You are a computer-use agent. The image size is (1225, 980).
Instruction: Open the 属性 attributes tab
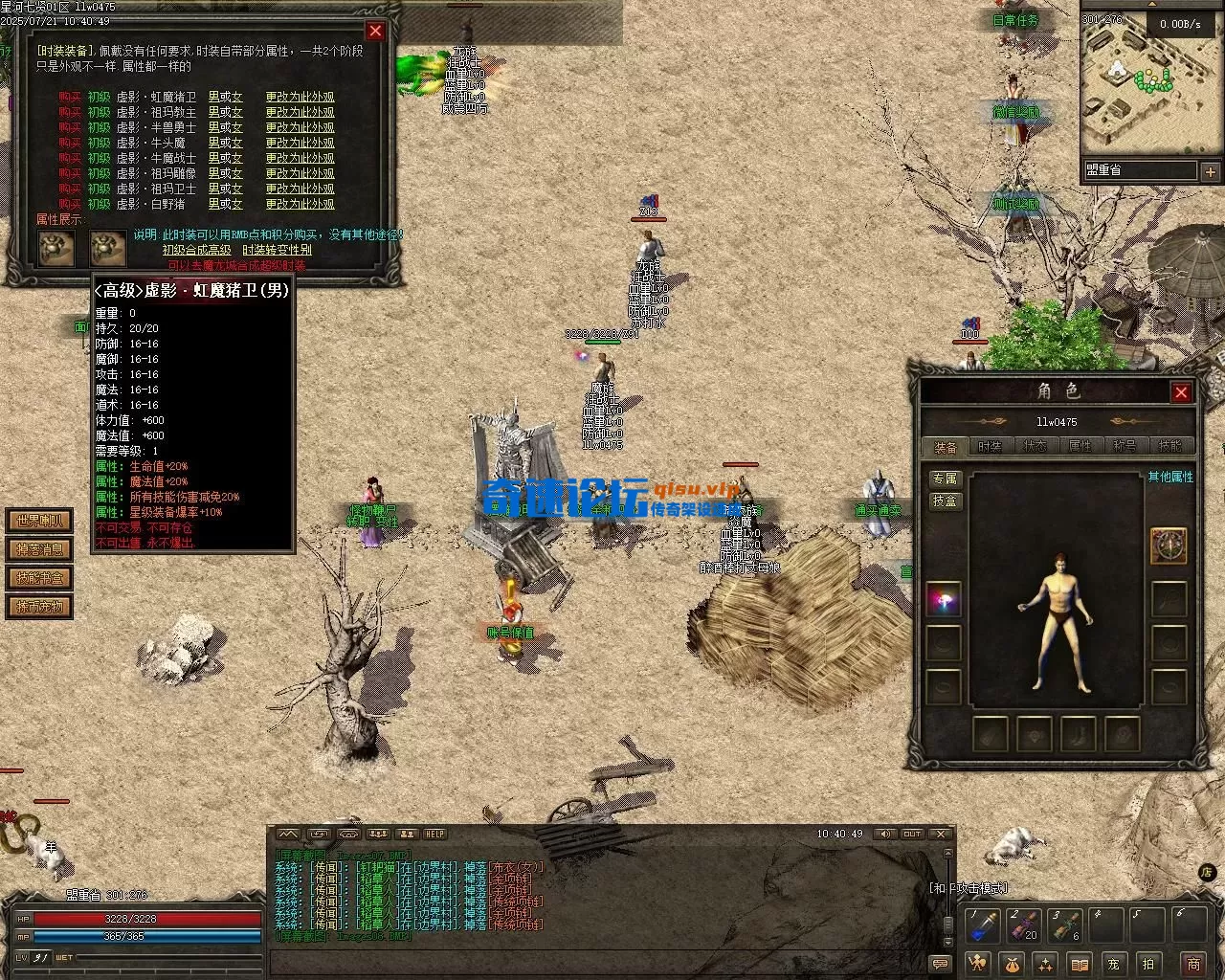click(1080, 446)
